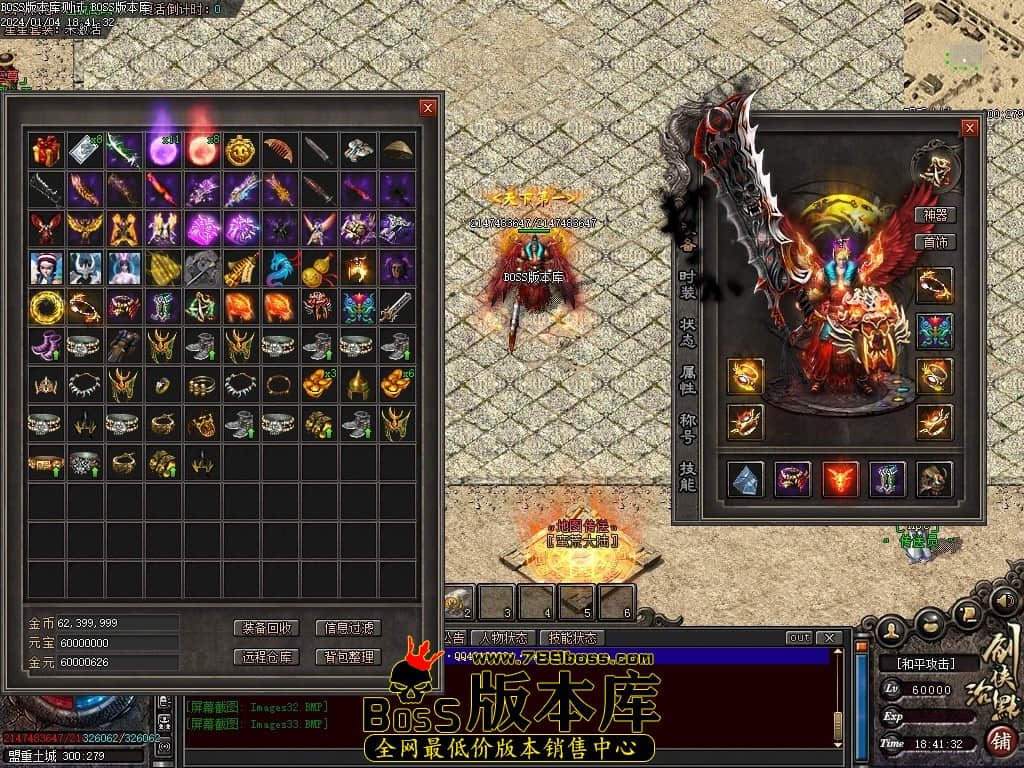Show the 人物状态 character status tab
This screenshot has height=768, width=1024.
tap(503, 638)
